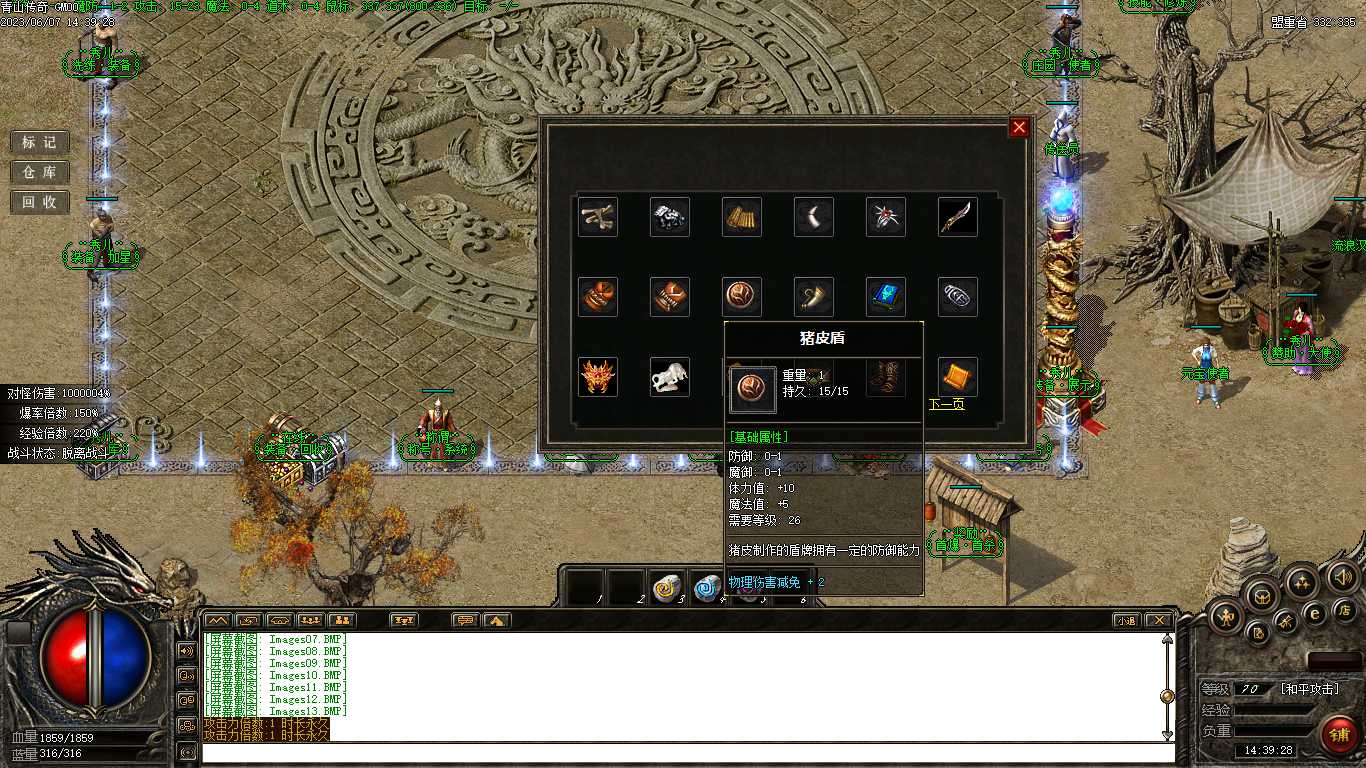Image resolution: width=1366 pixels, height=768 pixels.
Task: Select the white ox statue item
Action: [x=670, y=377]
